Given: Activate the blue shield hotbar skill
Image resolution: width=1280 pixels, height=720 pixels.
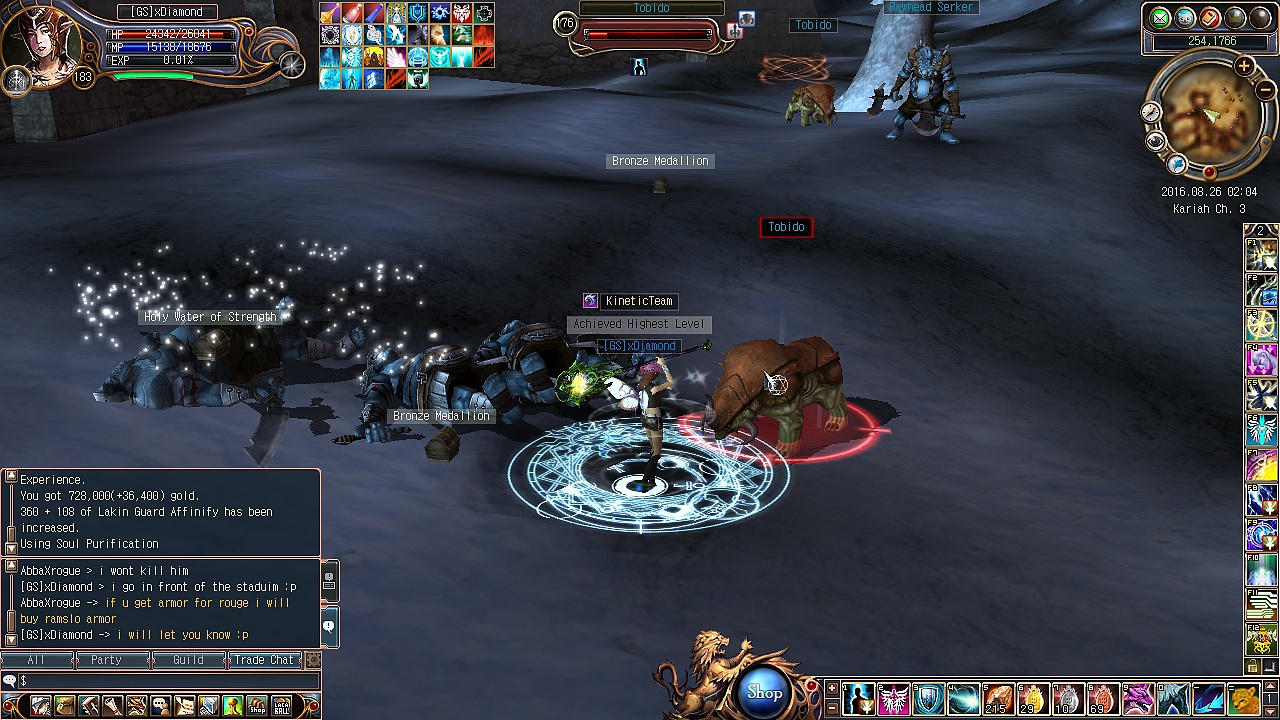Looking at the screenshot, I should [x=928, y=698].
